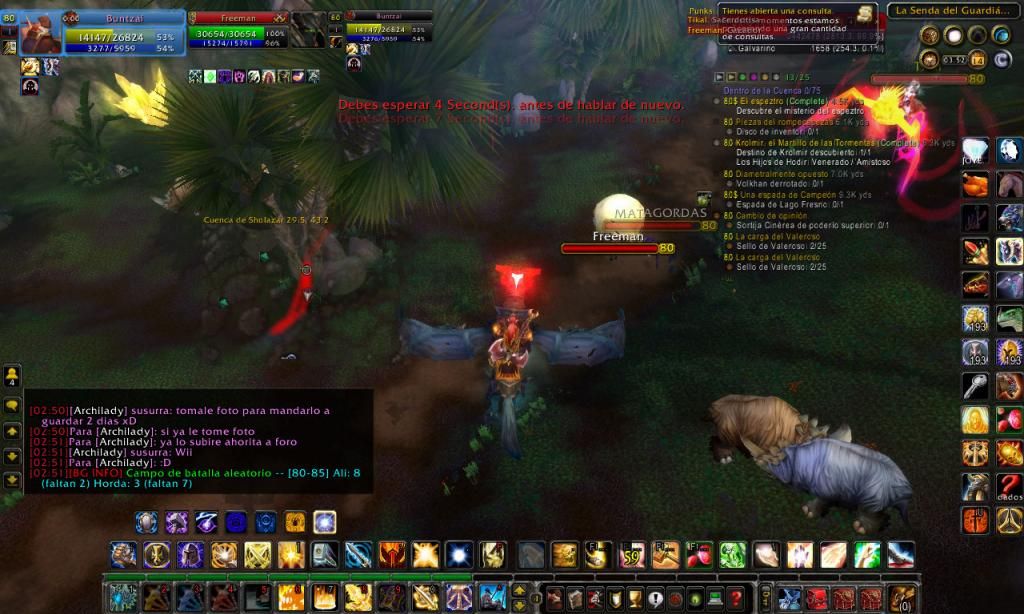Activate the action bar icon showing 59
Image resolution: width=1024 pixels, height=614 pixels.
[x=631, y=553]
